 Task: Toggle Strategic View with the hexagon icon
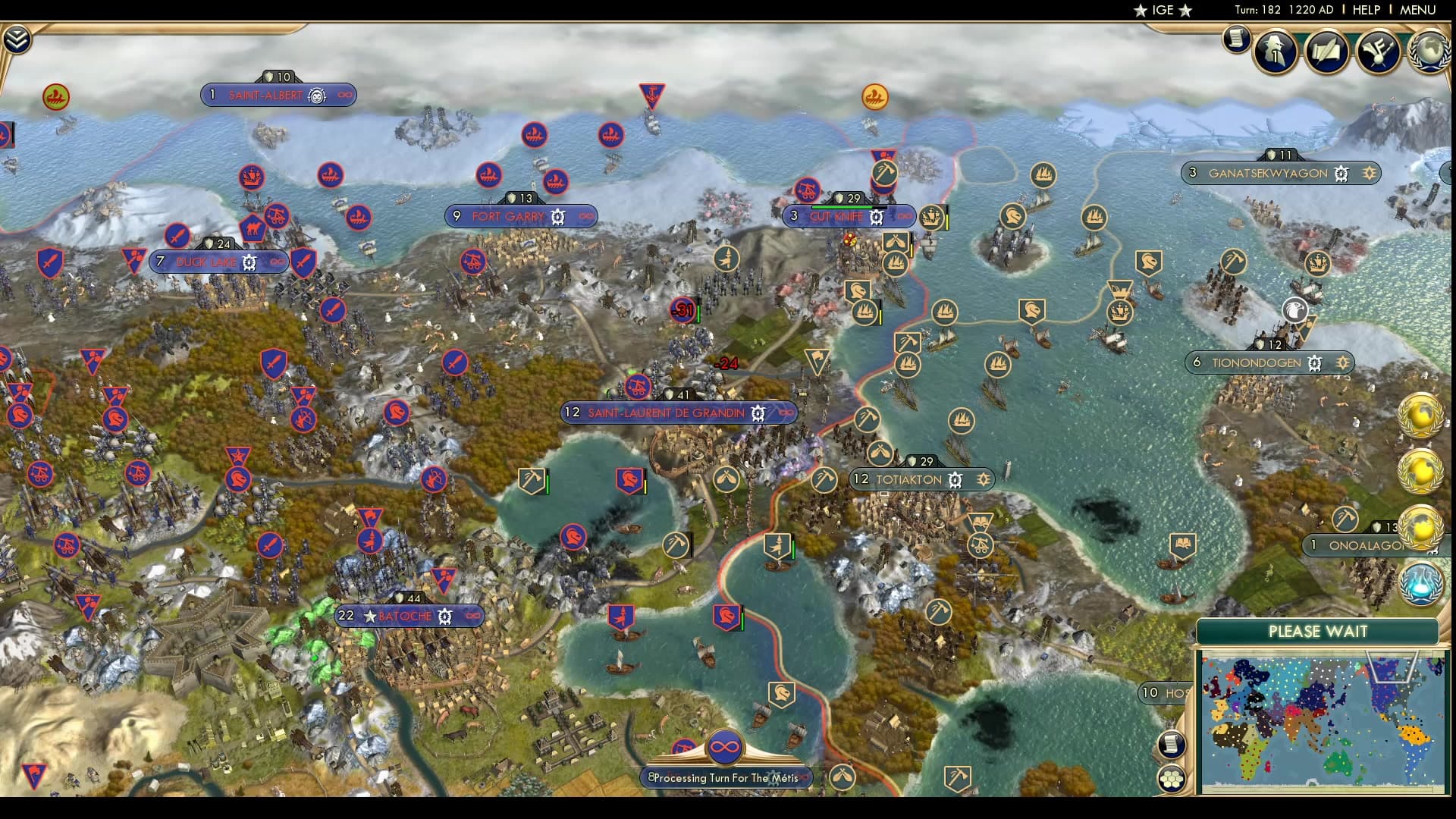coord(1173,778)
